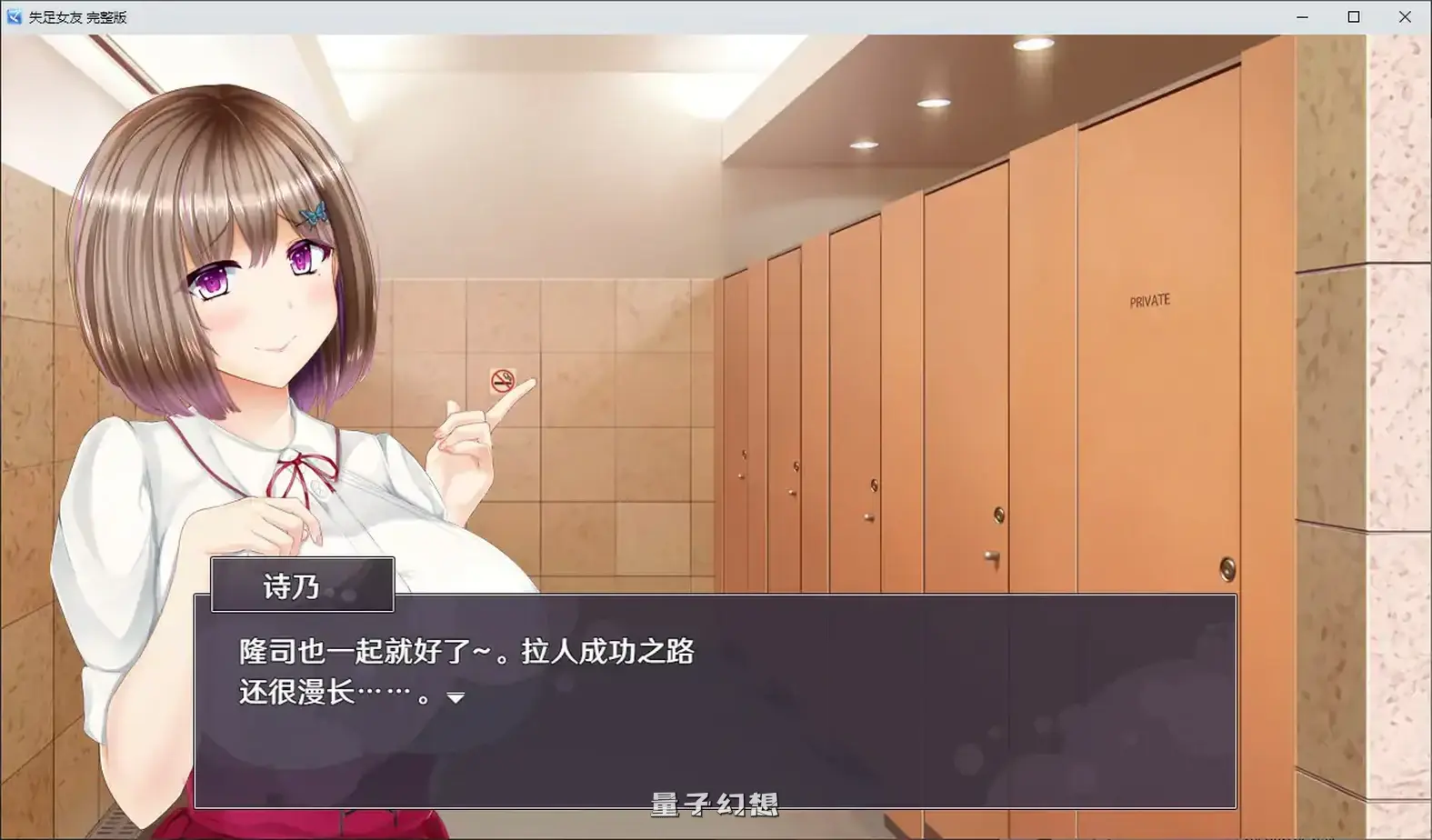The height and width of the screenshot is (840, 1432).
Task: Minimize the 失足女友 game window
Action: pyautogui.click(x=1301, y=15)
